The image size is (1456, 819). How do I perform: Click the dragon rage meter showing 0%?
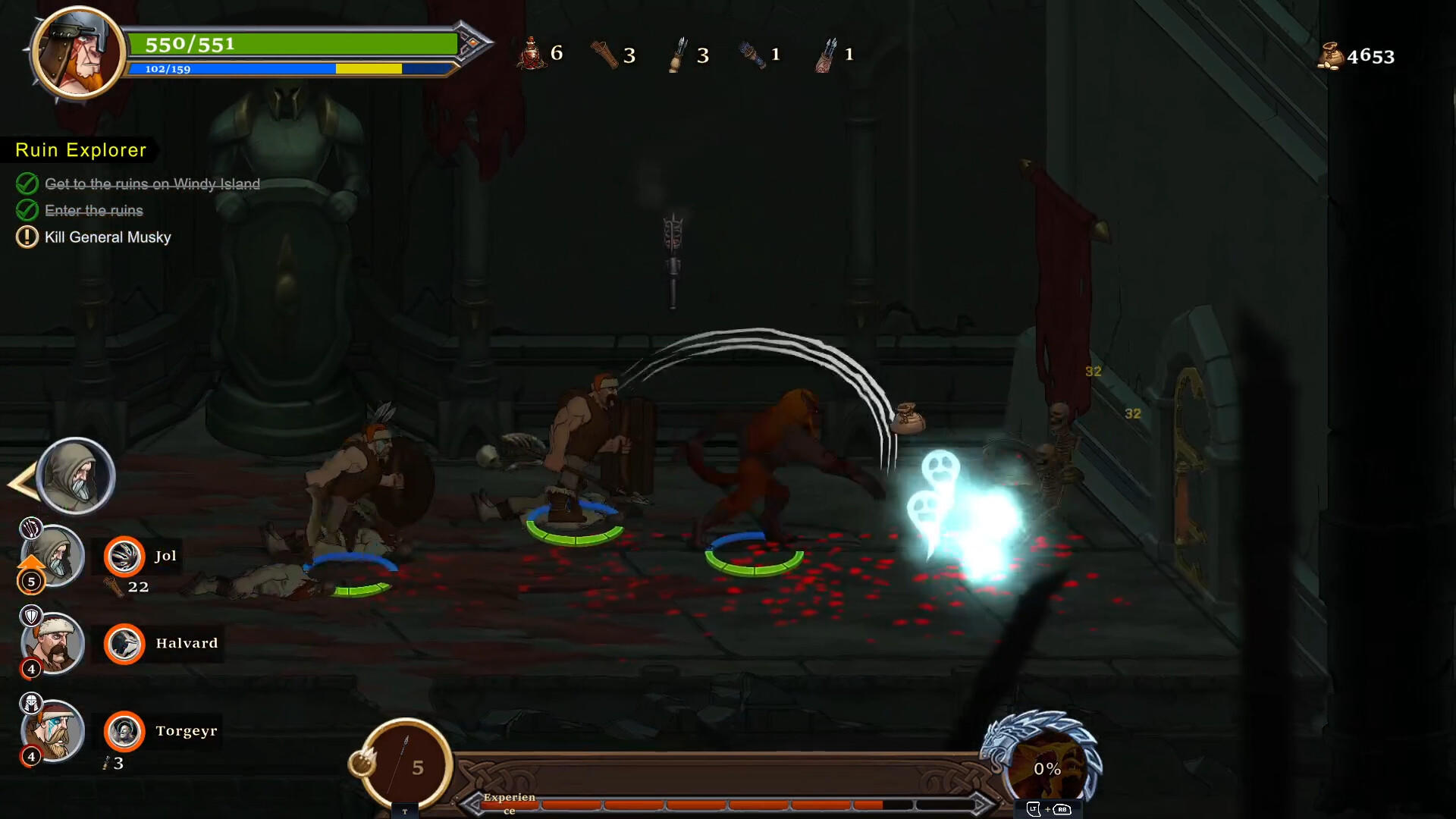1048,768
